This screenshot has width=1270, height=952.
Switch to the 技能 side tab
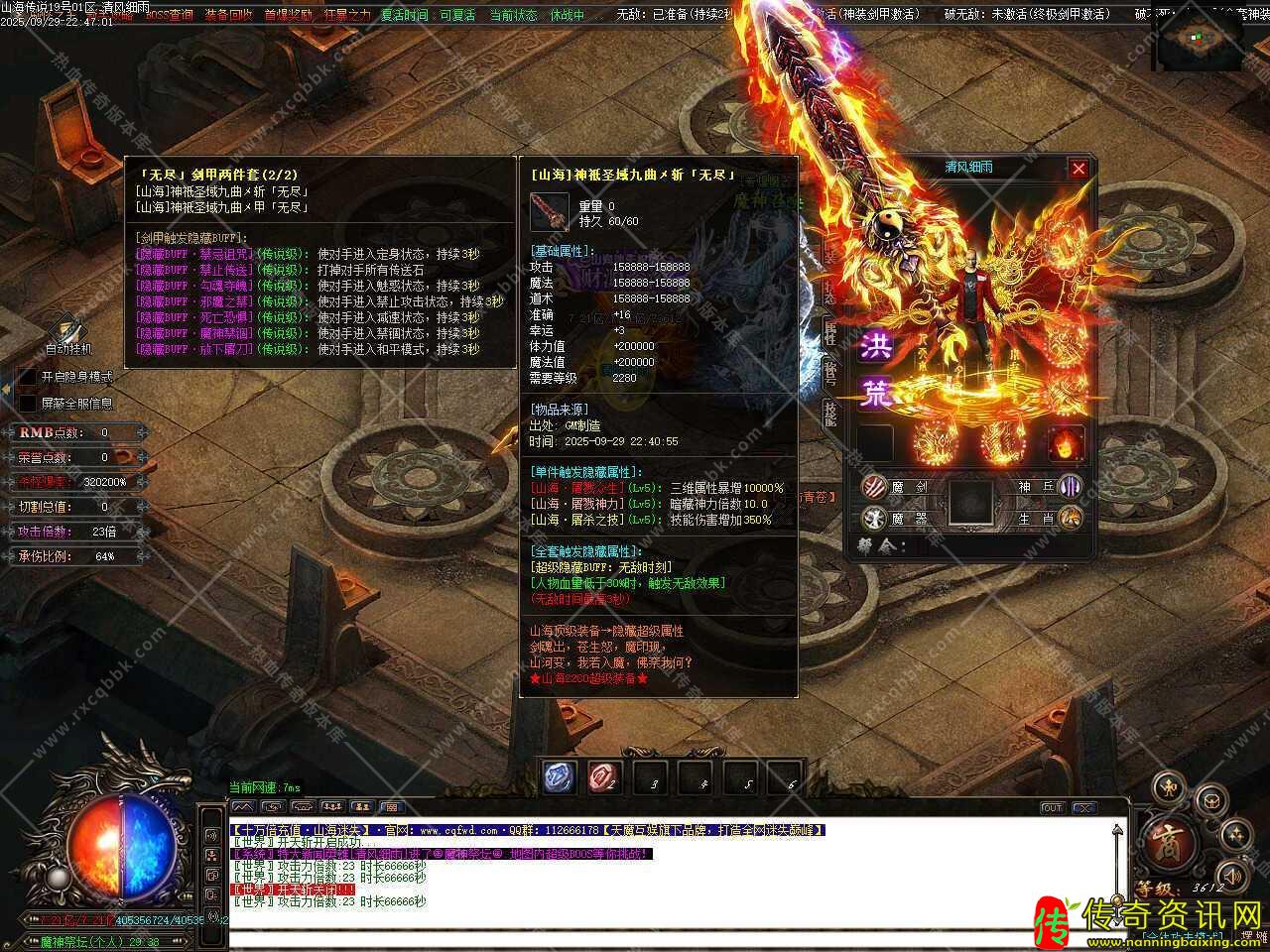coord(830,414)
